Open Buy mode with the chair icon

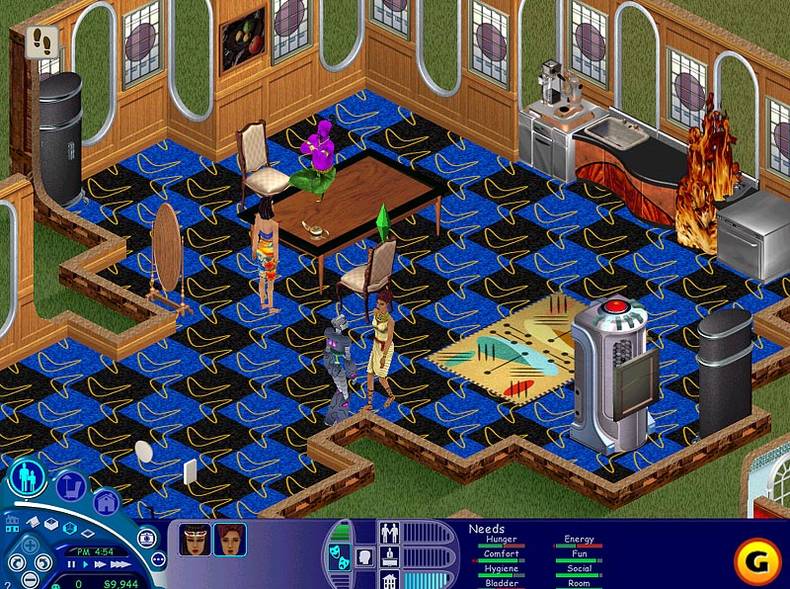(69, 487)
